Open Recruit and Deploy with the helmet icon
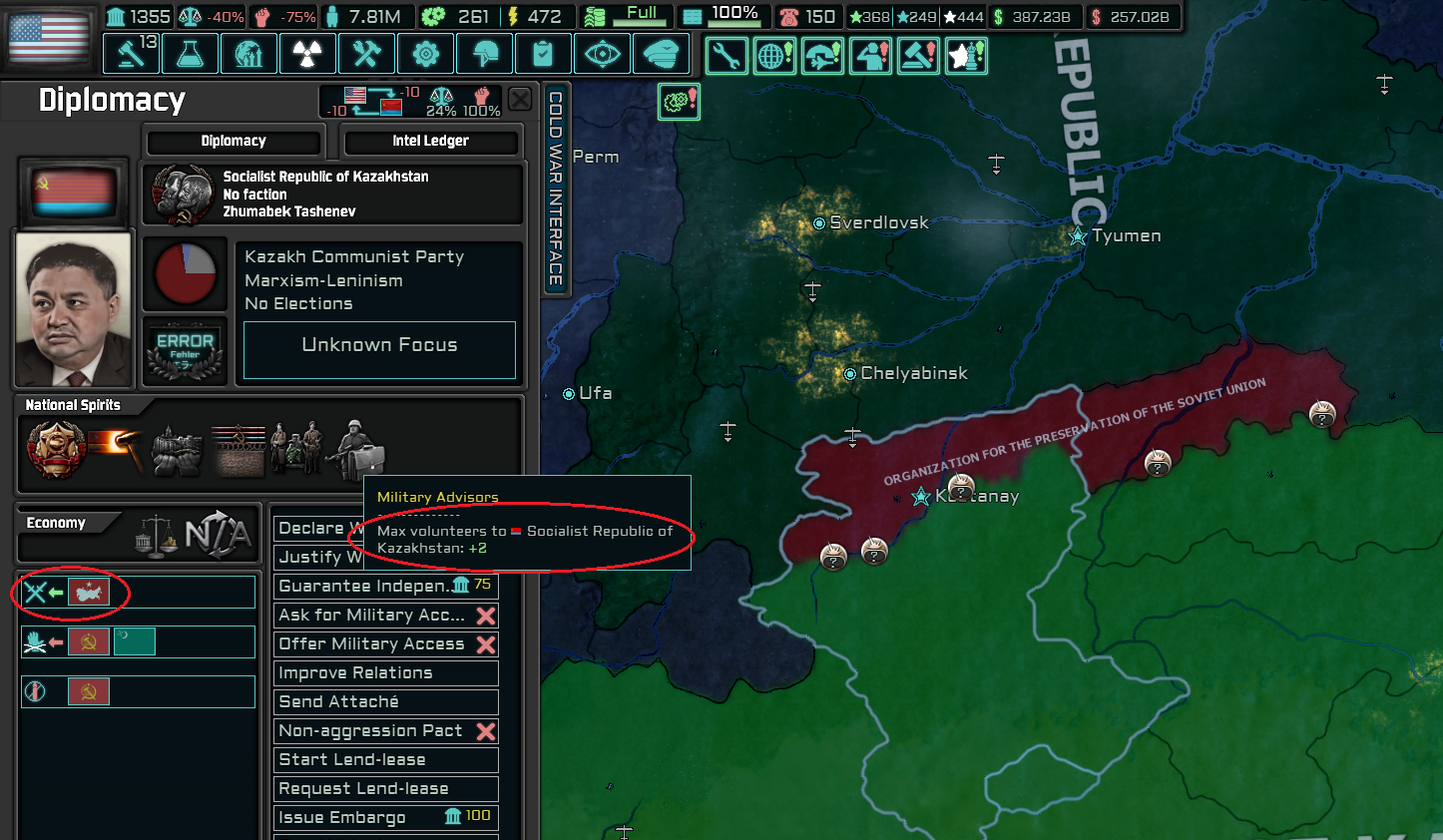This screenshot has width=1443, height=840. click(x=484, y=54)
